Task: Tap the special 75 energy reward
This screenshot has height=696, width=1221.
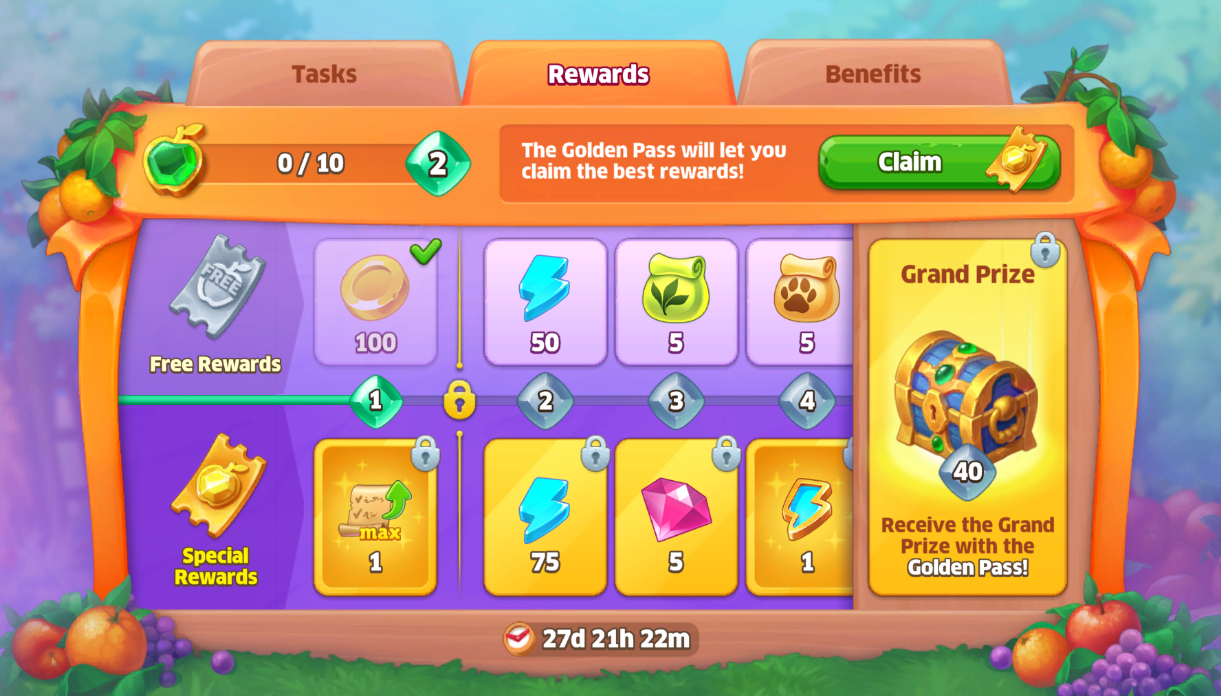Action: 545,517
